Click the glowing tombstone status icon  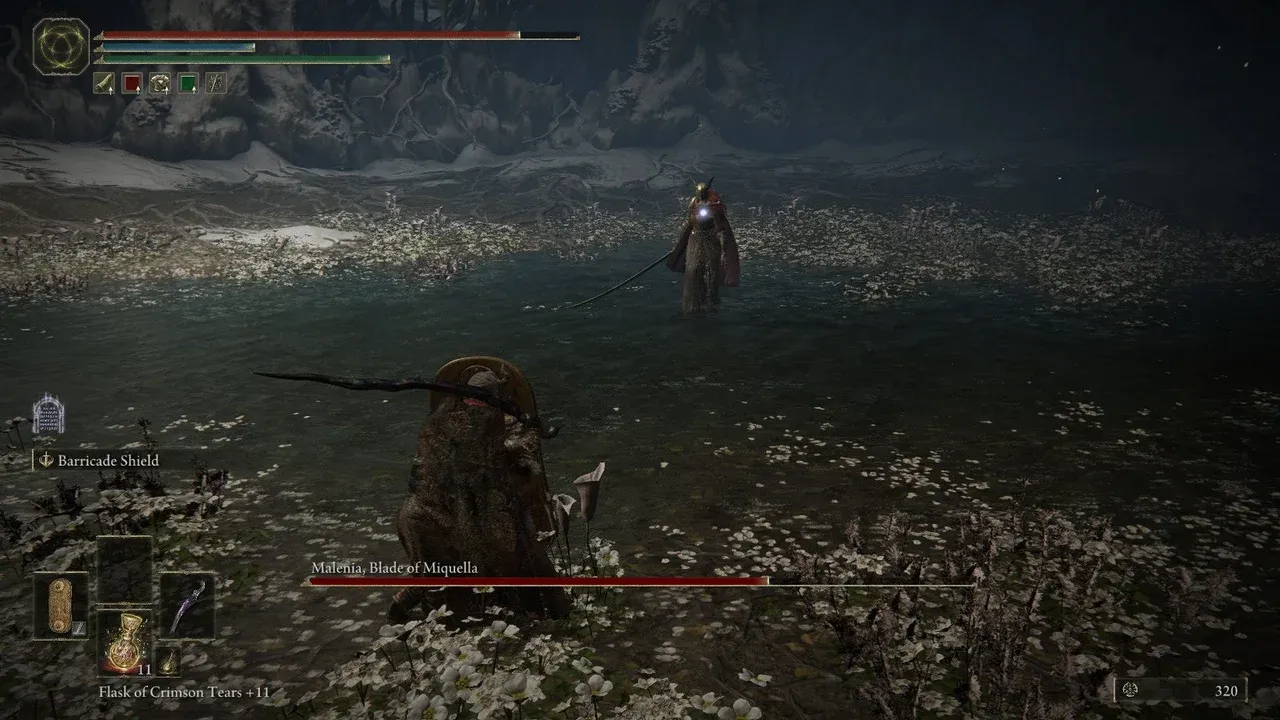pyautogui.click(x=48, y=414)
